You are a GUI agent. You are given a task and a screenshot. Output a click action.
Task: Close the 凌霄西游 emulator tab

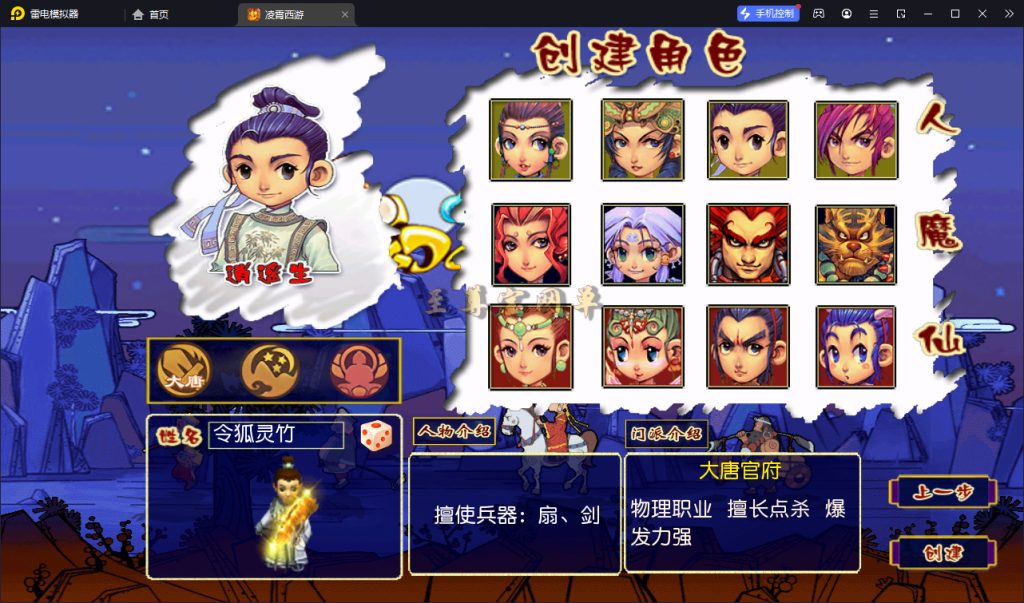[345, 14]
